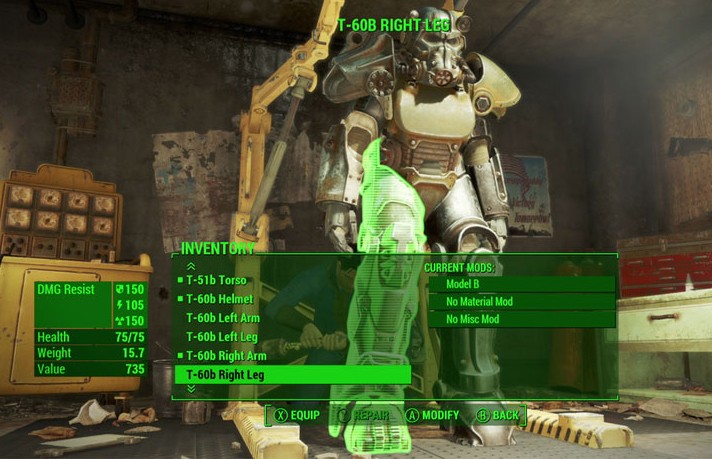This screenshot has height=459, width=712.
Task: Click the highlighted T-60b Right Leg row
Action: point(292,375)
